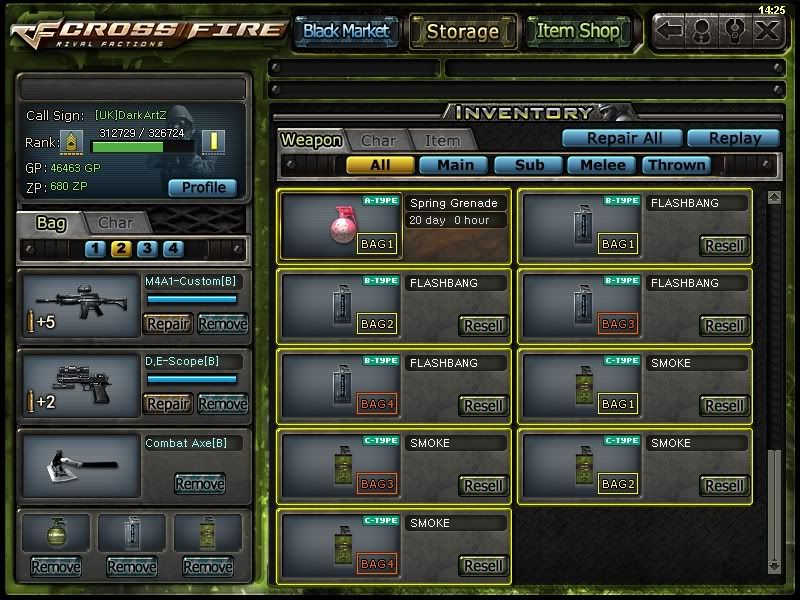Resell the SMOKE grenade tagged BAG3

click(x=484, y=485)
